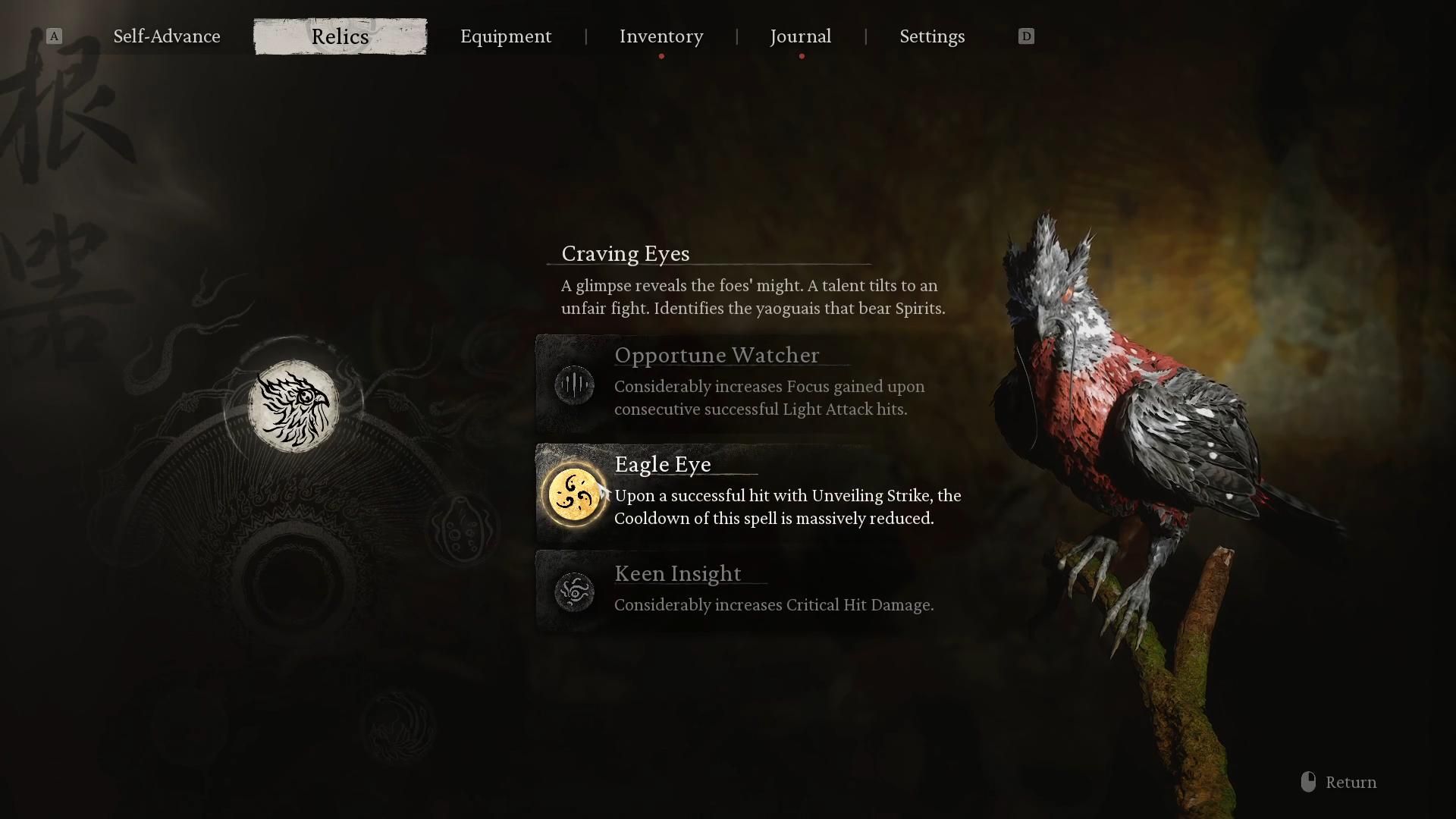
Task: Switch to the Journal tab
Action: (x=800, y=36)
